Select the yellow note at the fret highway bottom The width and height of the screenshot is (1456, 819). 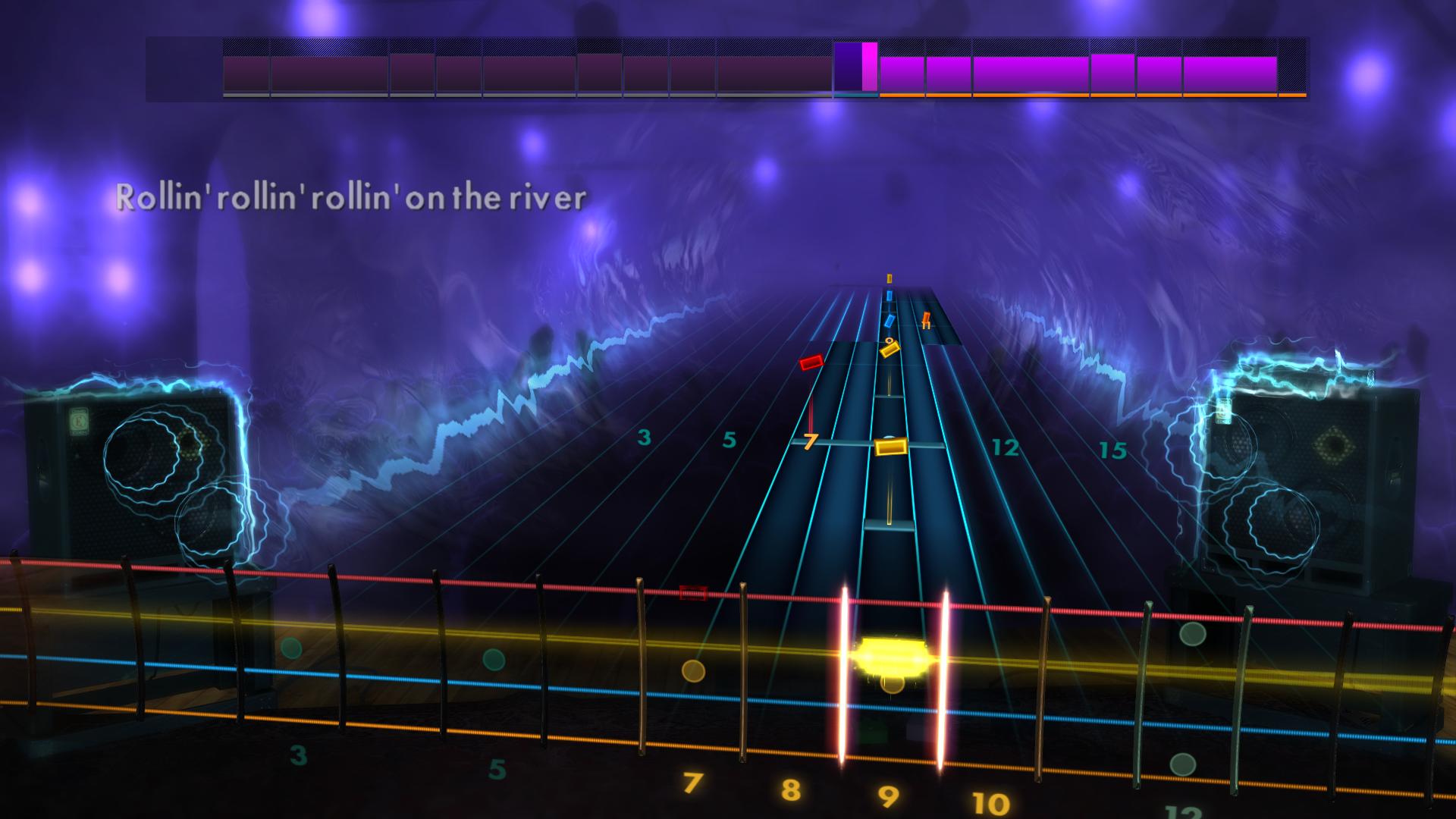click(x=890, y=447)
